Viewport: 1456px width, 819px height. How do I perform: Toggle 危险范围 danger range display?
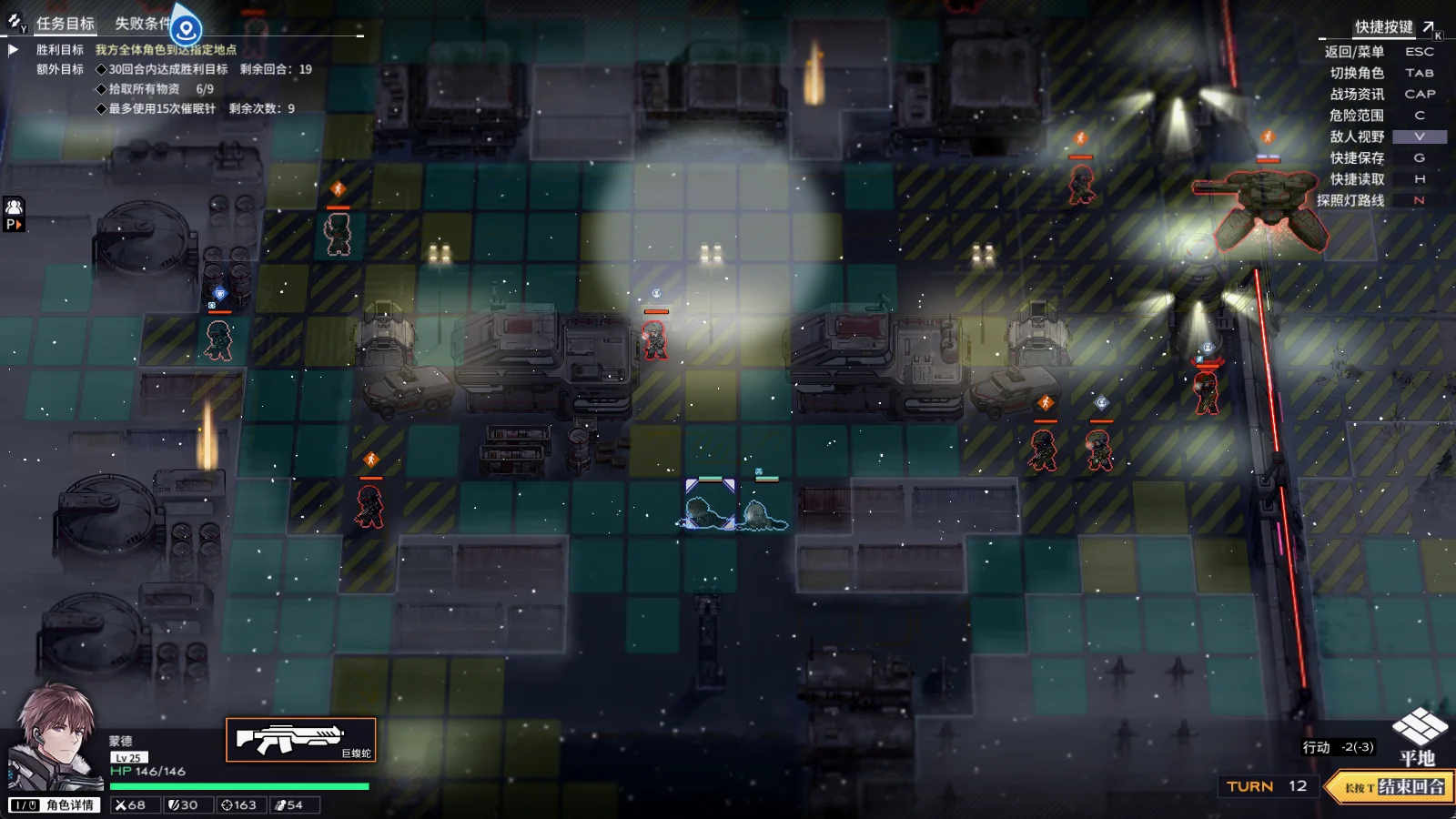point(1356,116)
